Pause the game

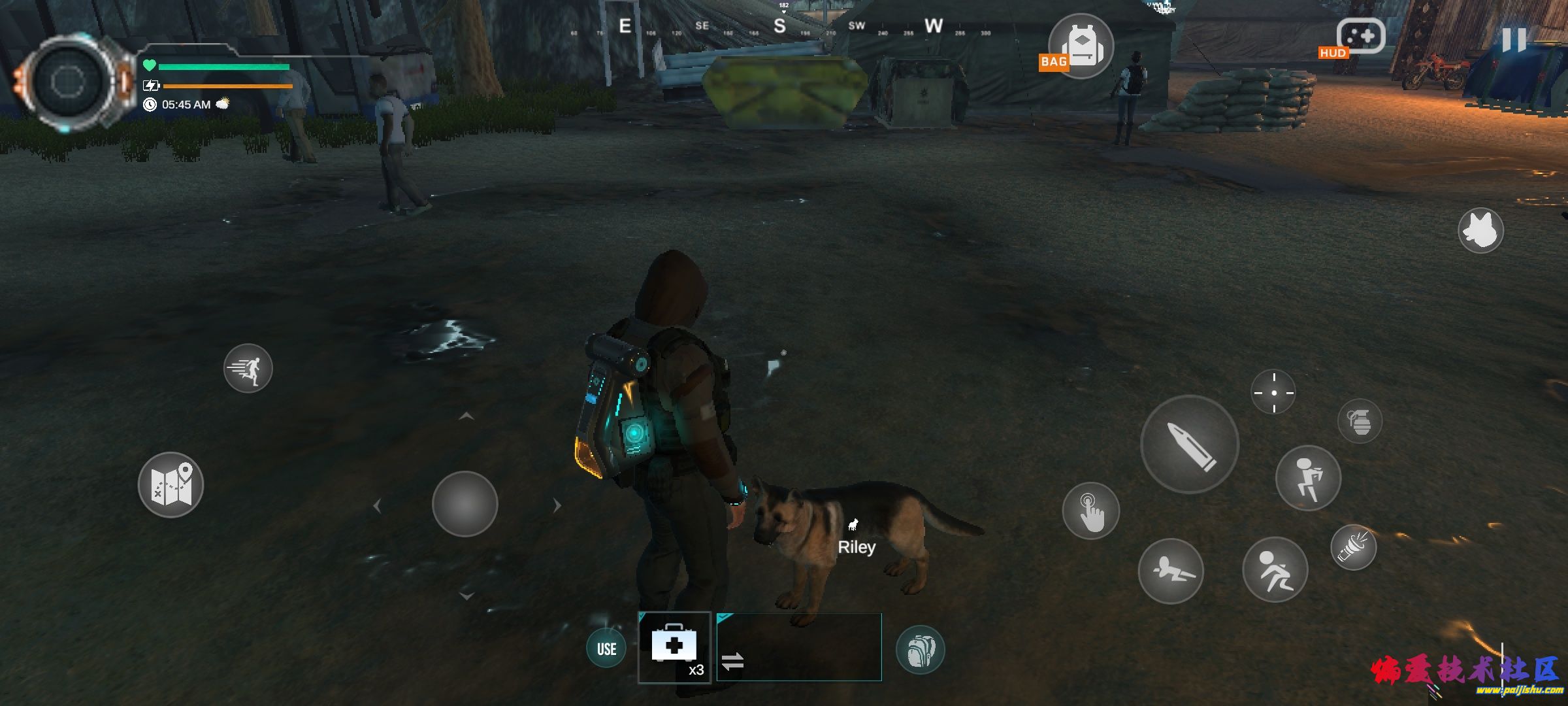click(x=1513, y=40)
